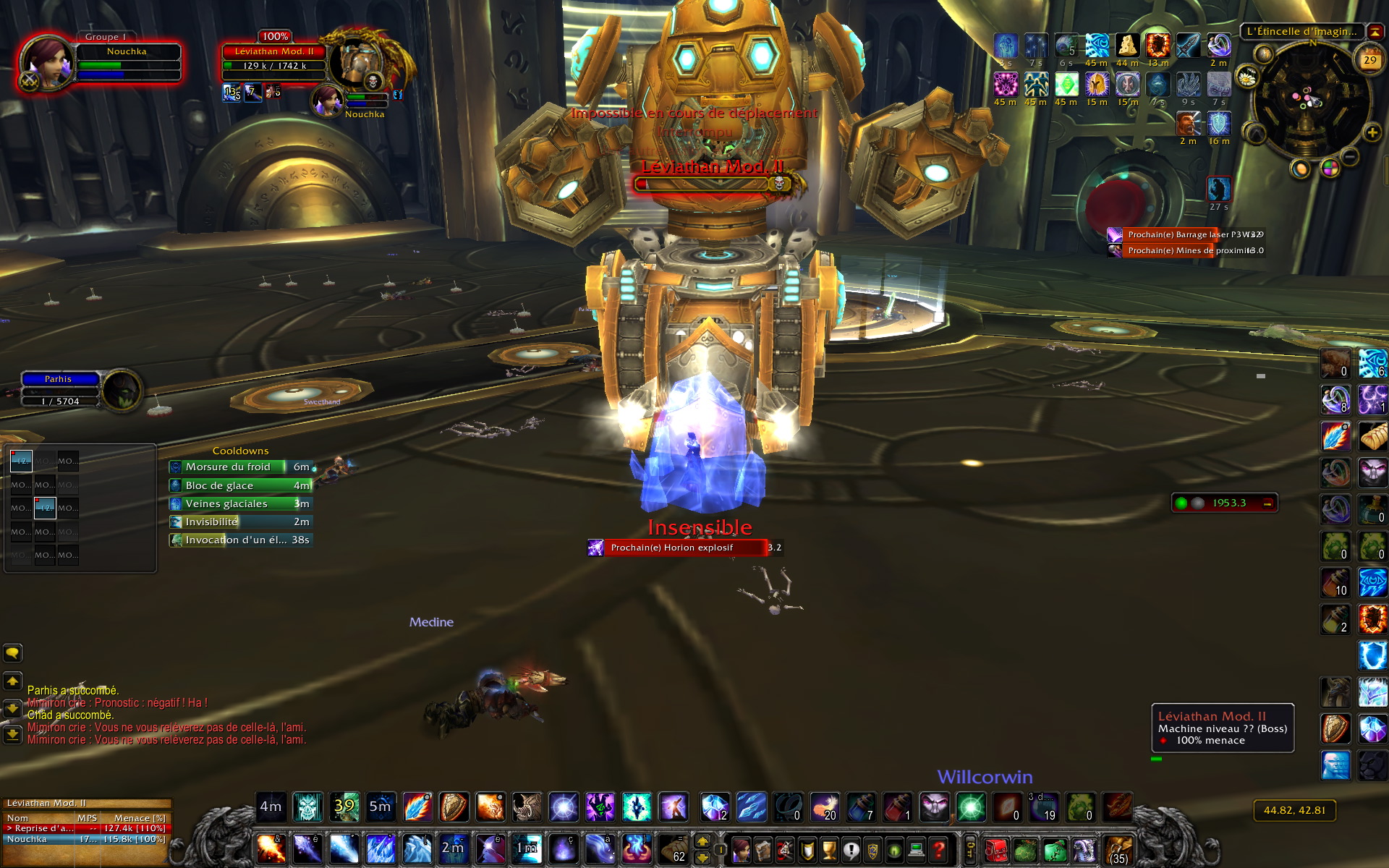The width and height of the screenshot is (1389, 868).
Task: Open the golden chalice achievements button
Action: (x=829, y=849)
